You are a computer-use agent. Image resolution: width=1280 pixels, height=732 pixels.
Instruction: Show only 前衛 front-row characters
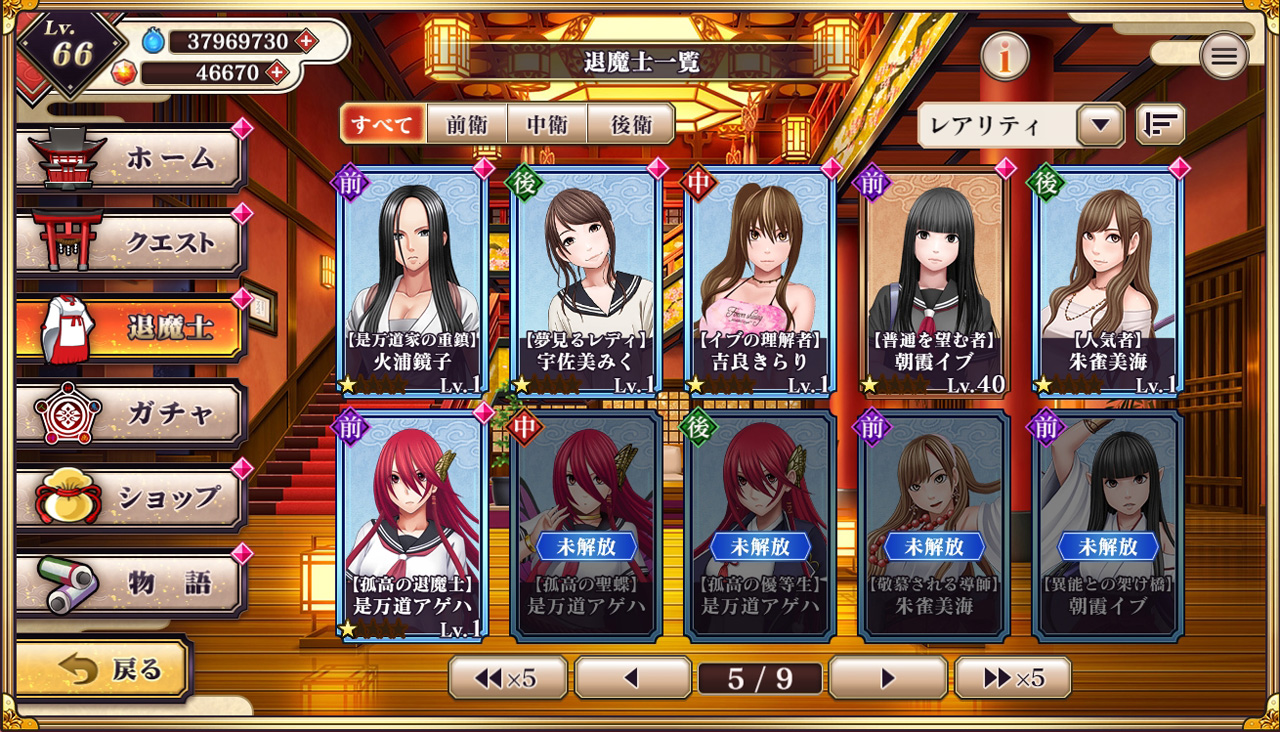[467, 124]
